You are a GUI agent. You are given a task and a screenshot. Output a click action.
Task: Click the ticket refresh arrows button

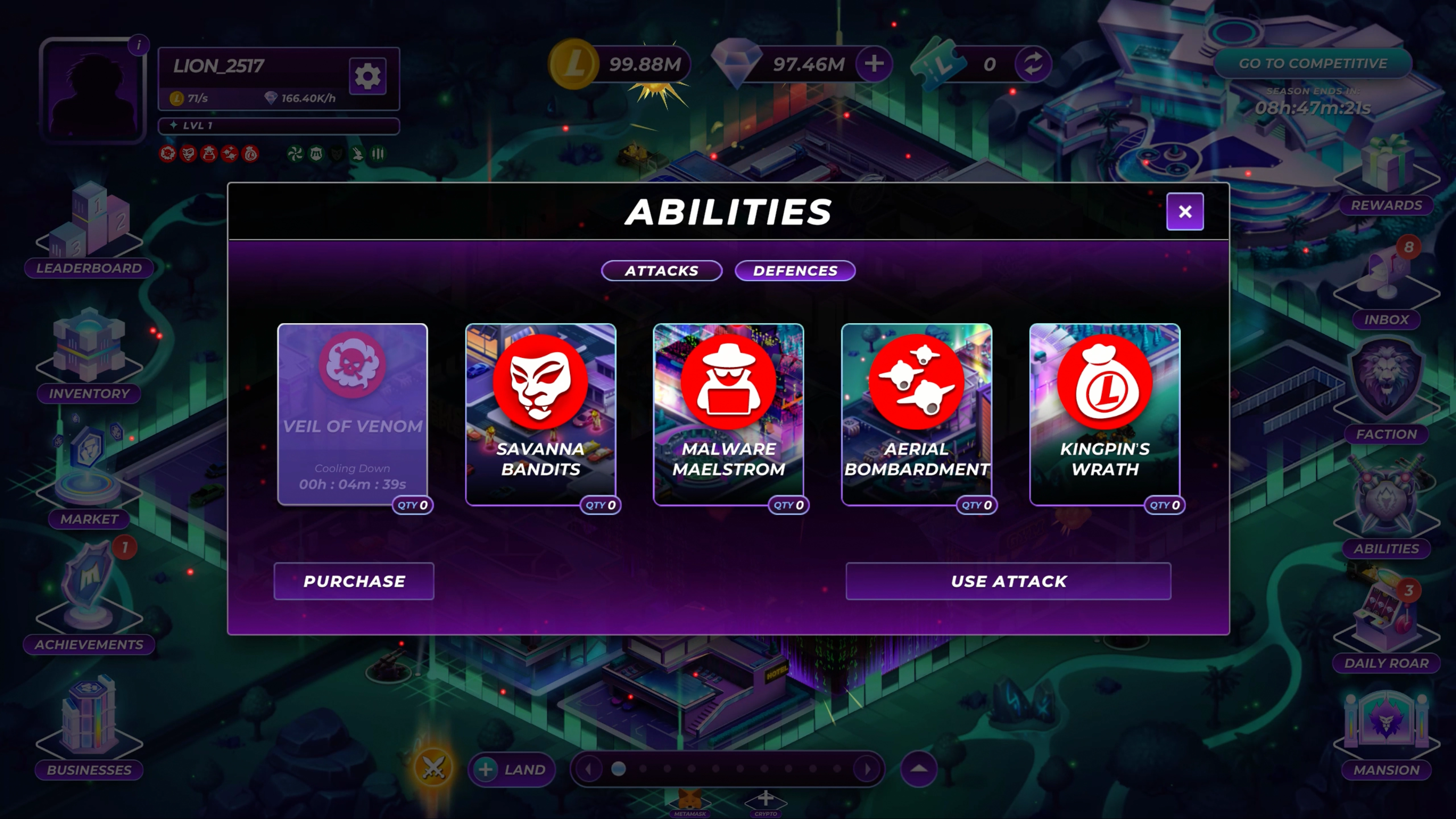(1033, 63)
